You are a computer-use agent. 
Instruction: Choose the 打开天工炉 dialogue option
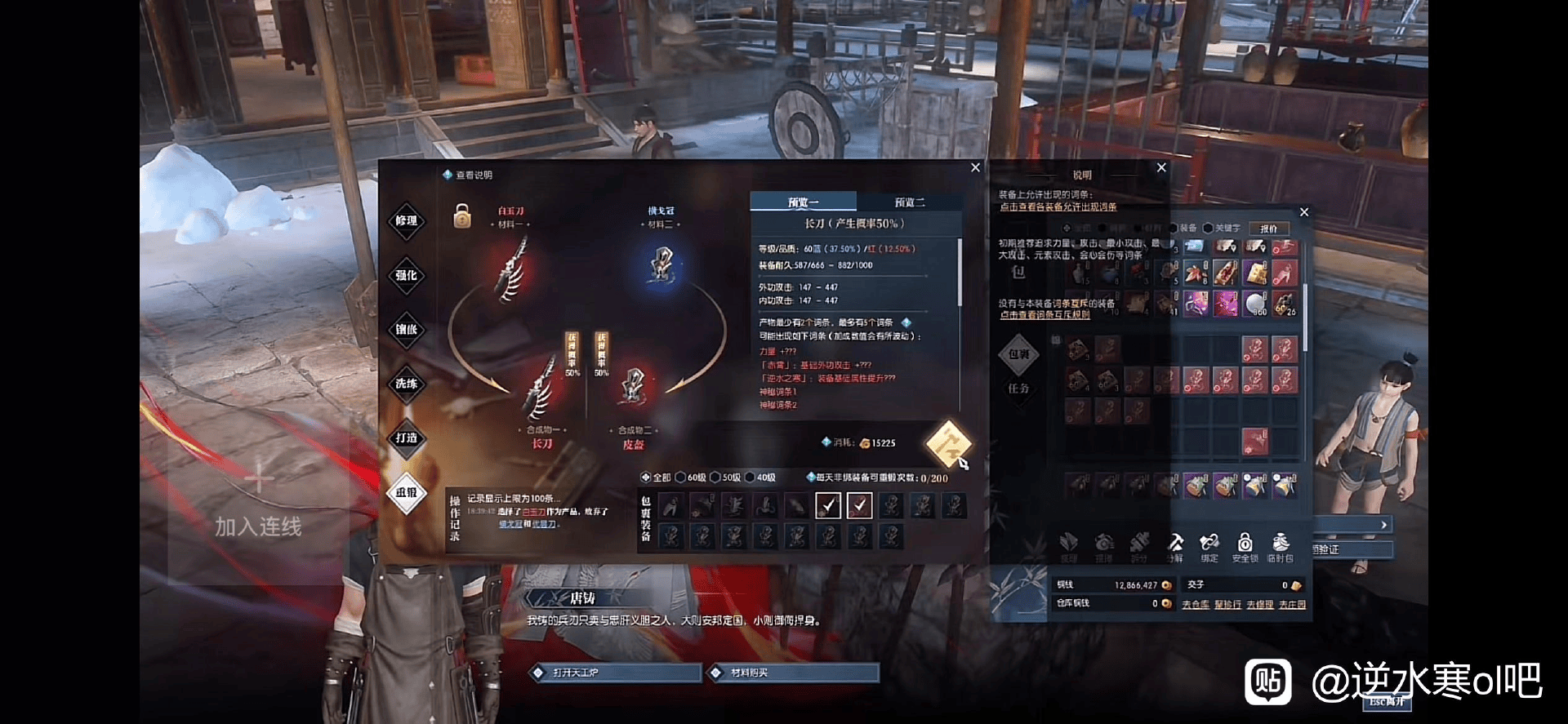click(x=615, y=673)
